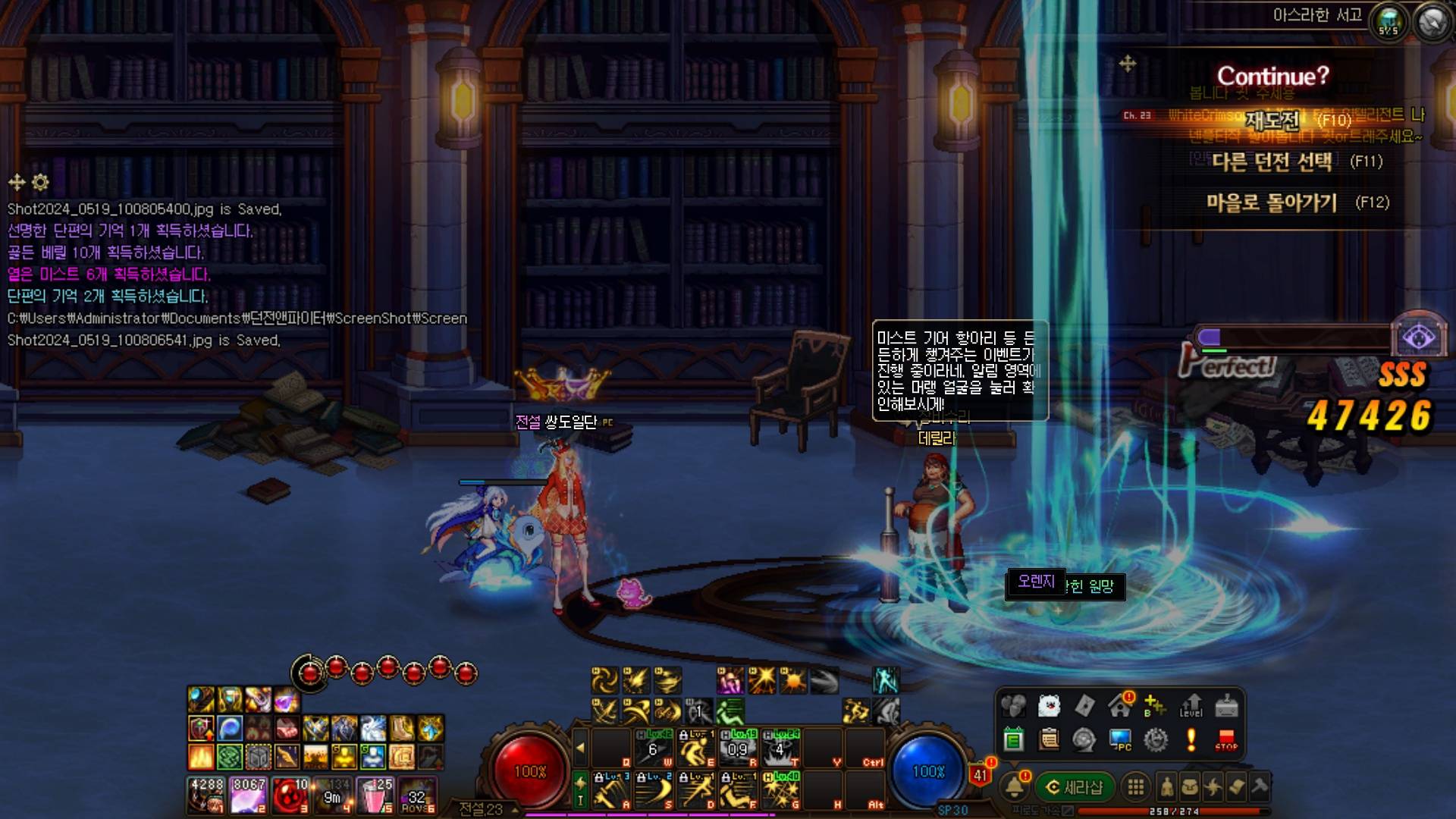Click the red STOP icon
The width and height of the screenshot is (1456, 819).
(1225, 739)
